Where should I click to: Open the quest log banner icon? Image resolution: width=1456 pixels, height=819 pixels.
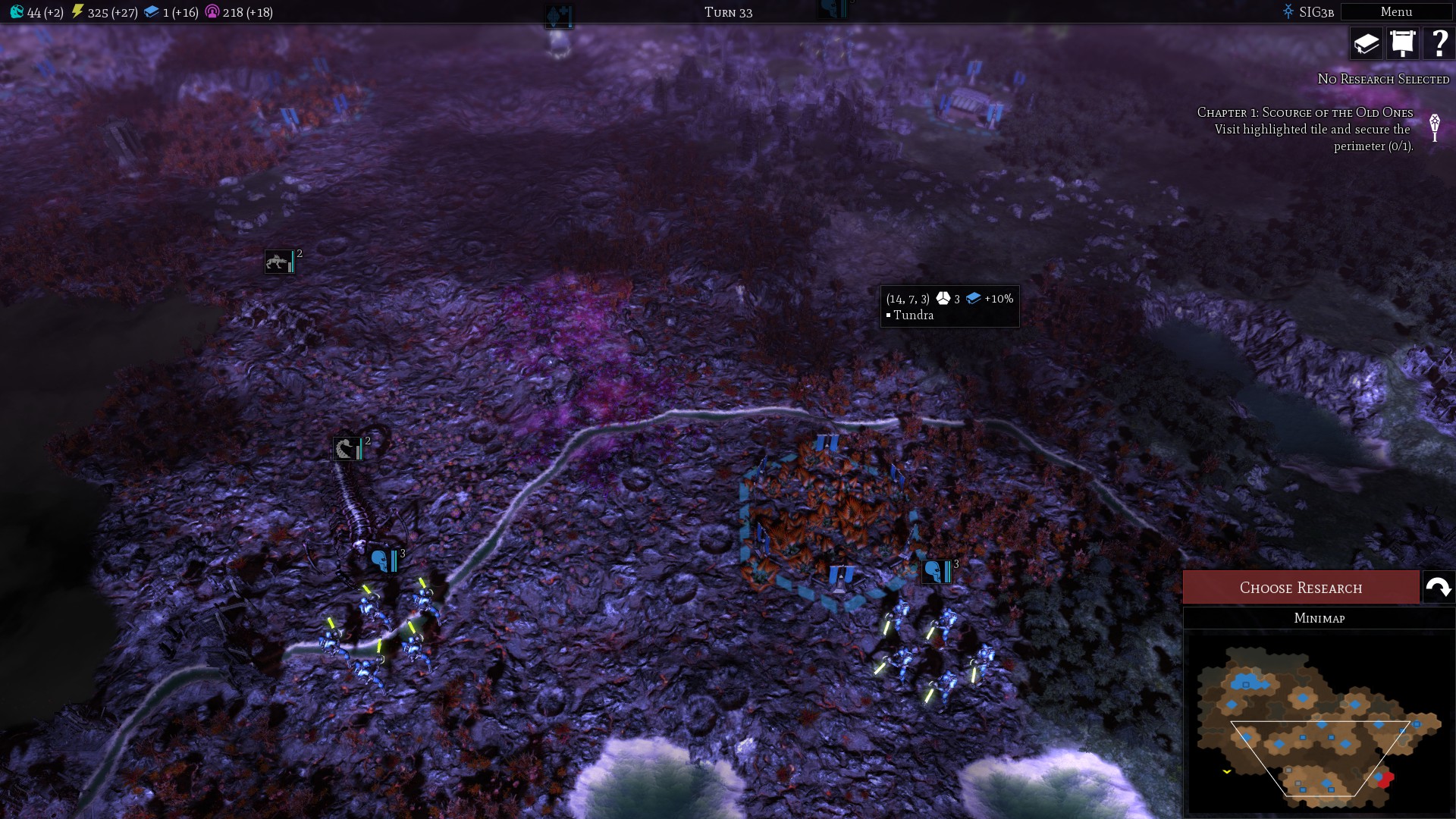point(1402,43)
